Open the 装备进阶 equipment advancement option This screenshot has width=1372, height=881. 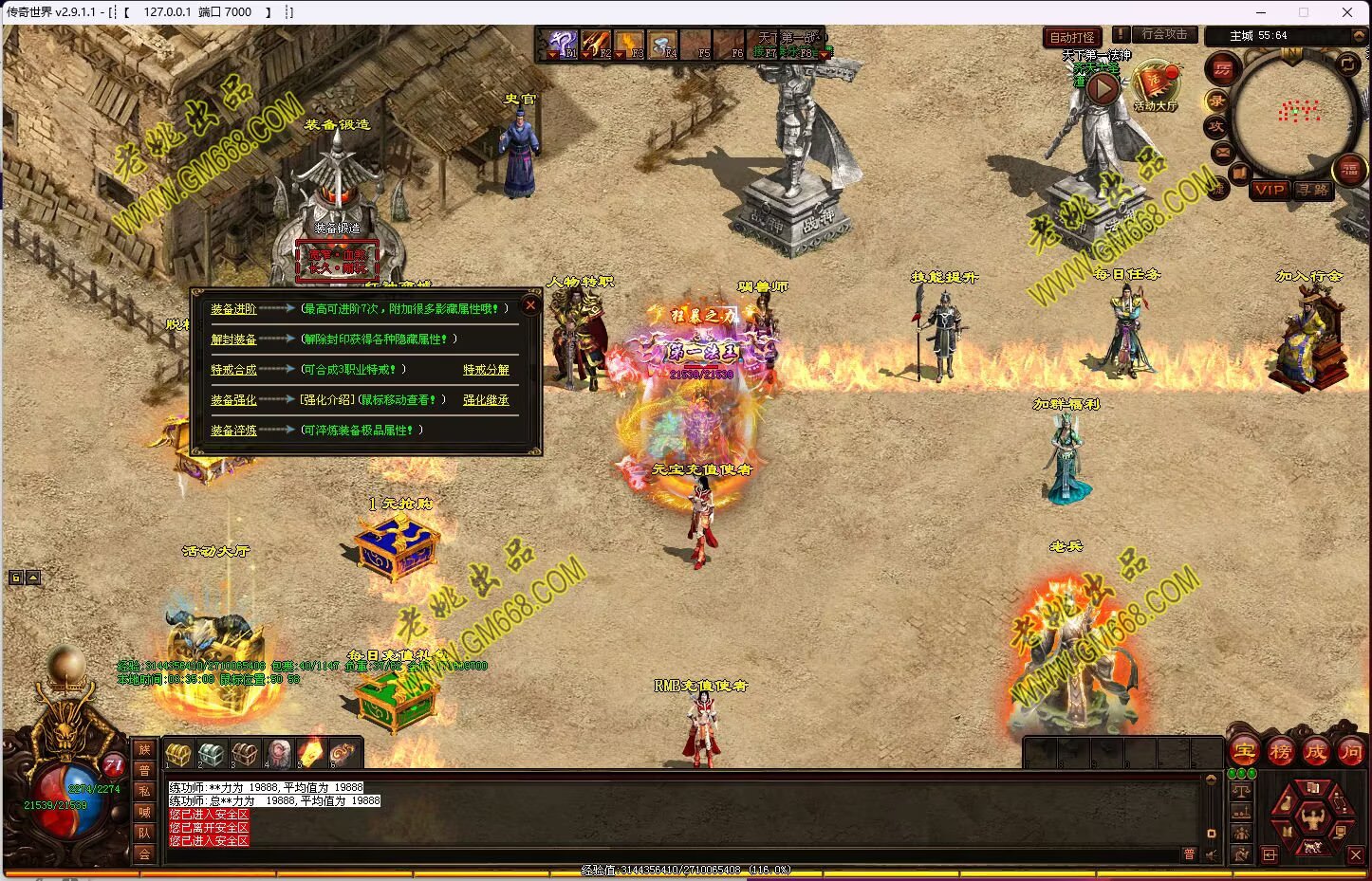click(233, 309)
